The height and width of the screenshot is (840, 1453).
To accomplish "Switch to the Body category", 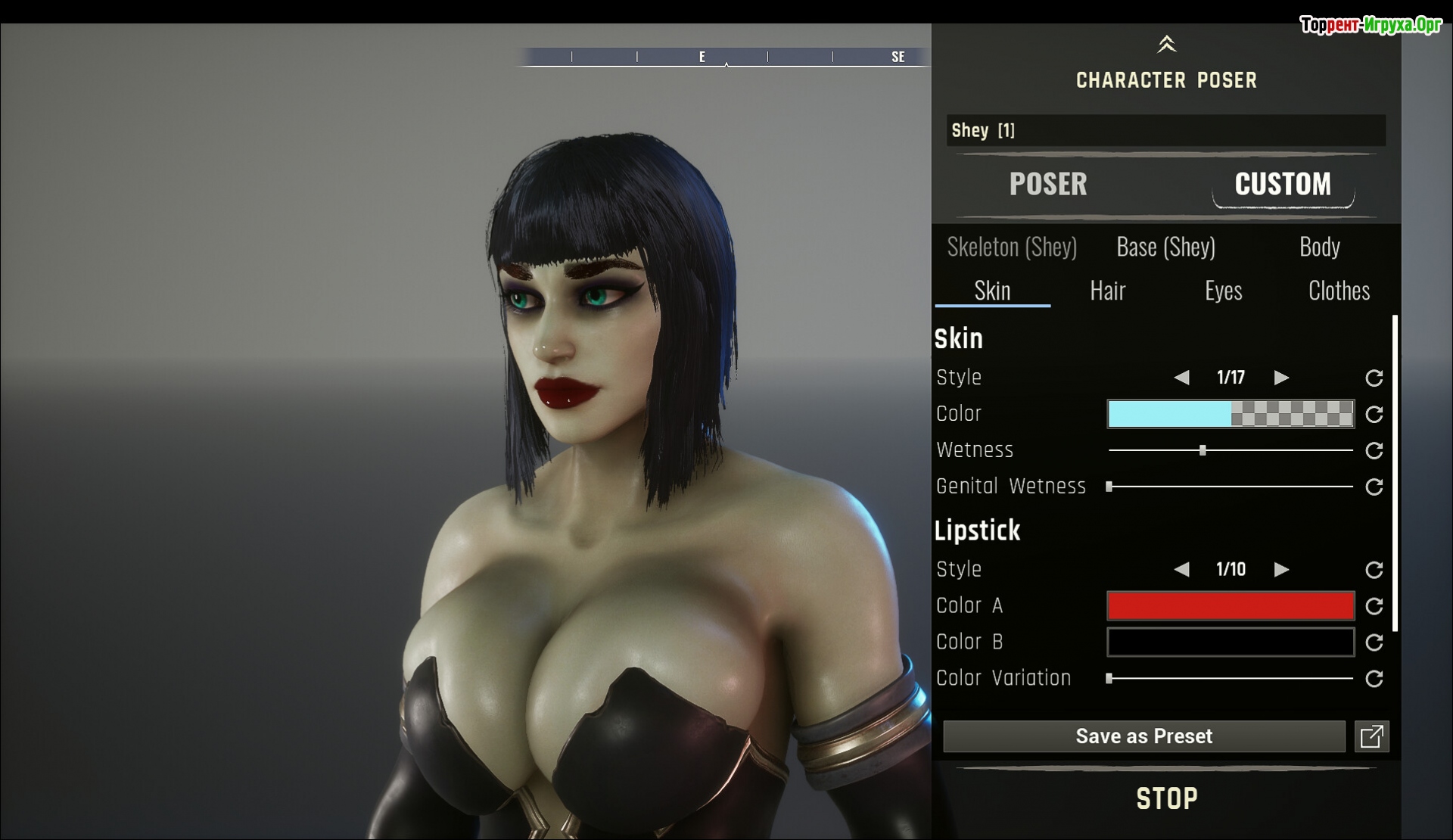I will point(1319,247).
